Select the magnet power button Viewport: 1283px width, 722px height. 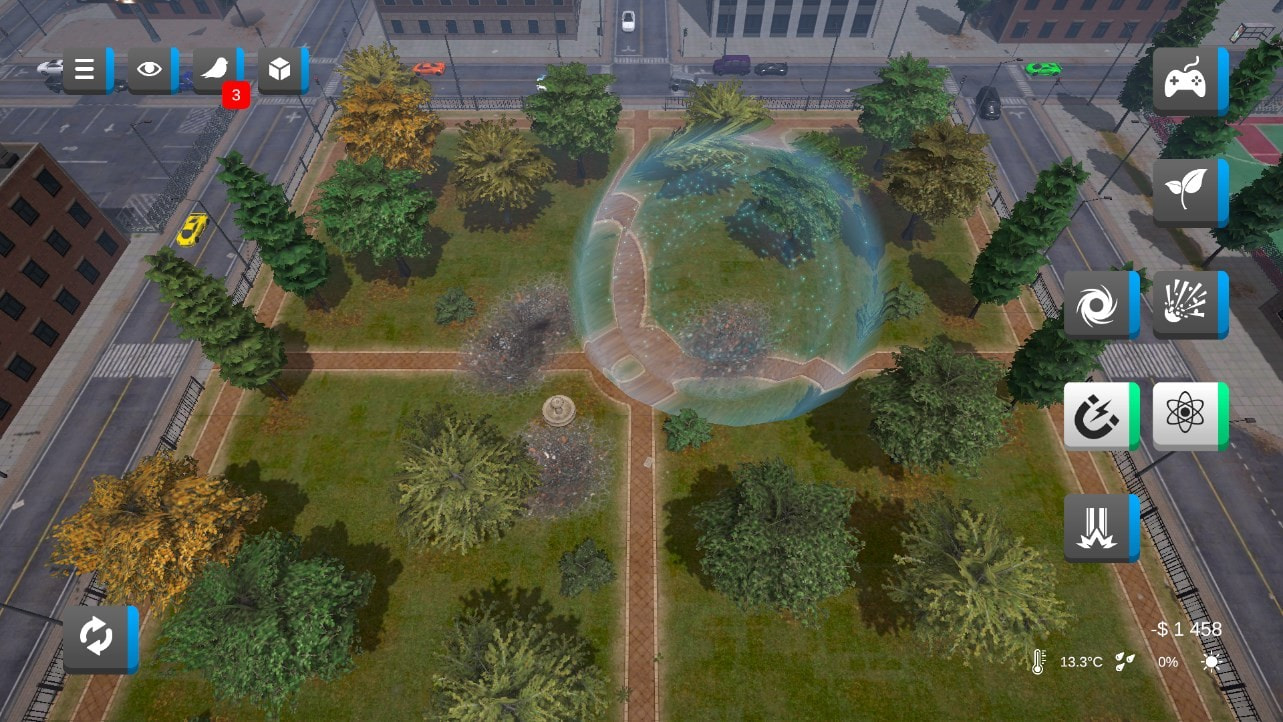pos(1099,416)
